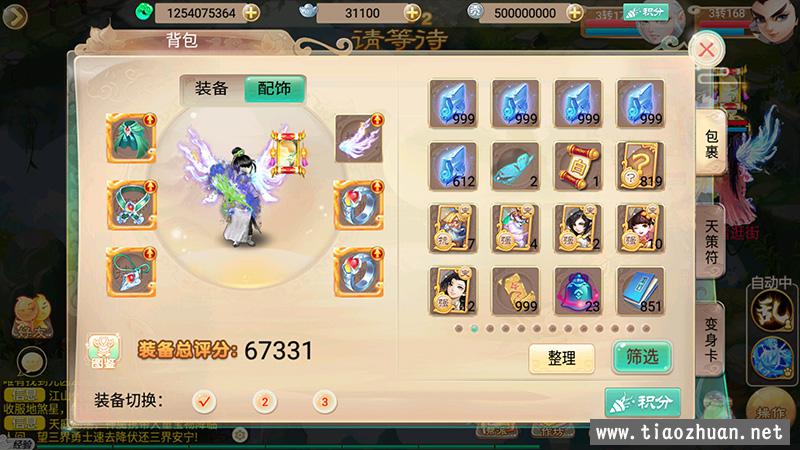Screen dimensions: 800x450
Task: Switch to the 配饰 accessories tab
Action: click(x=275, y=88)
